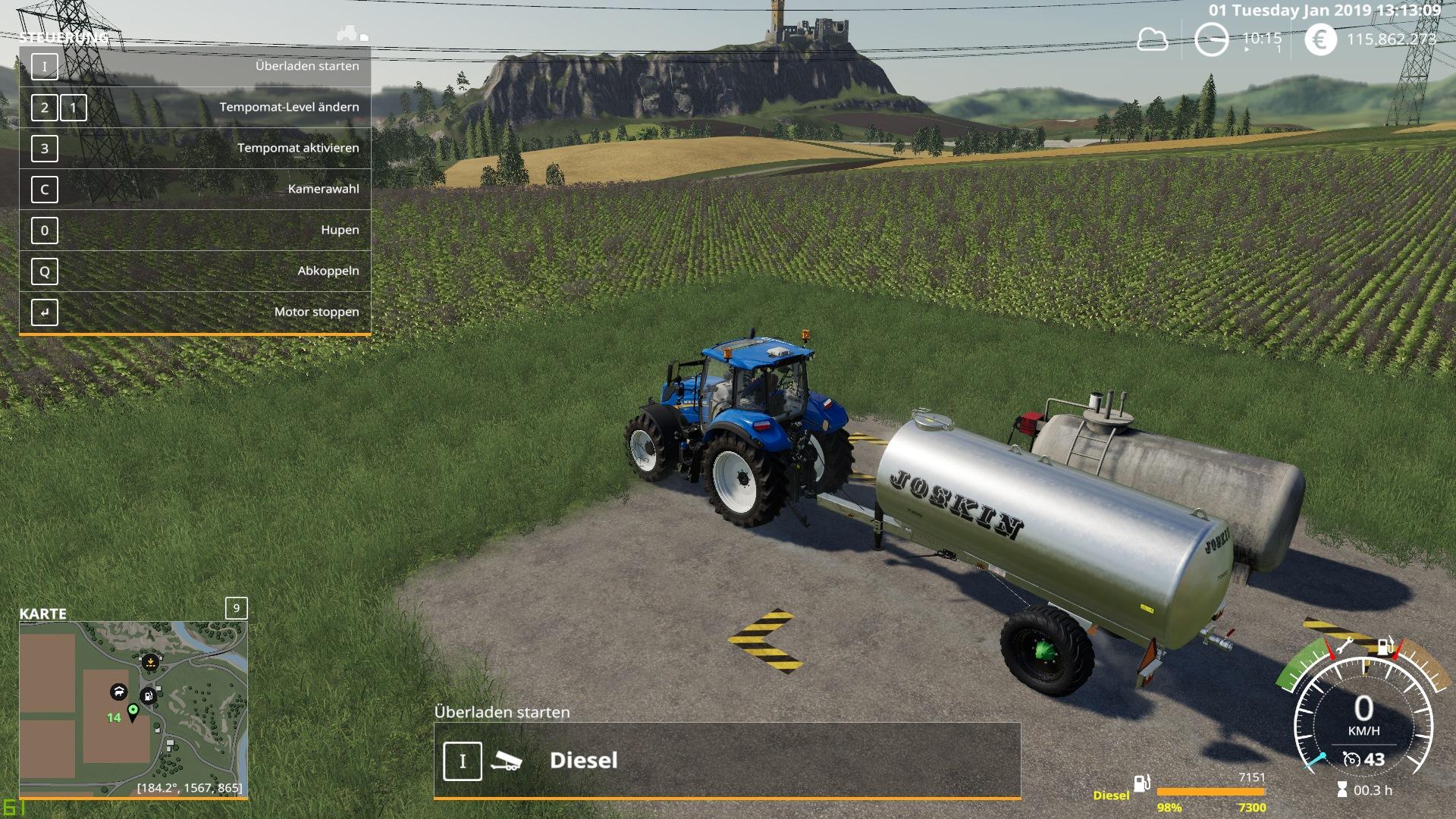Select the animal pen marker on minimap

118,692
